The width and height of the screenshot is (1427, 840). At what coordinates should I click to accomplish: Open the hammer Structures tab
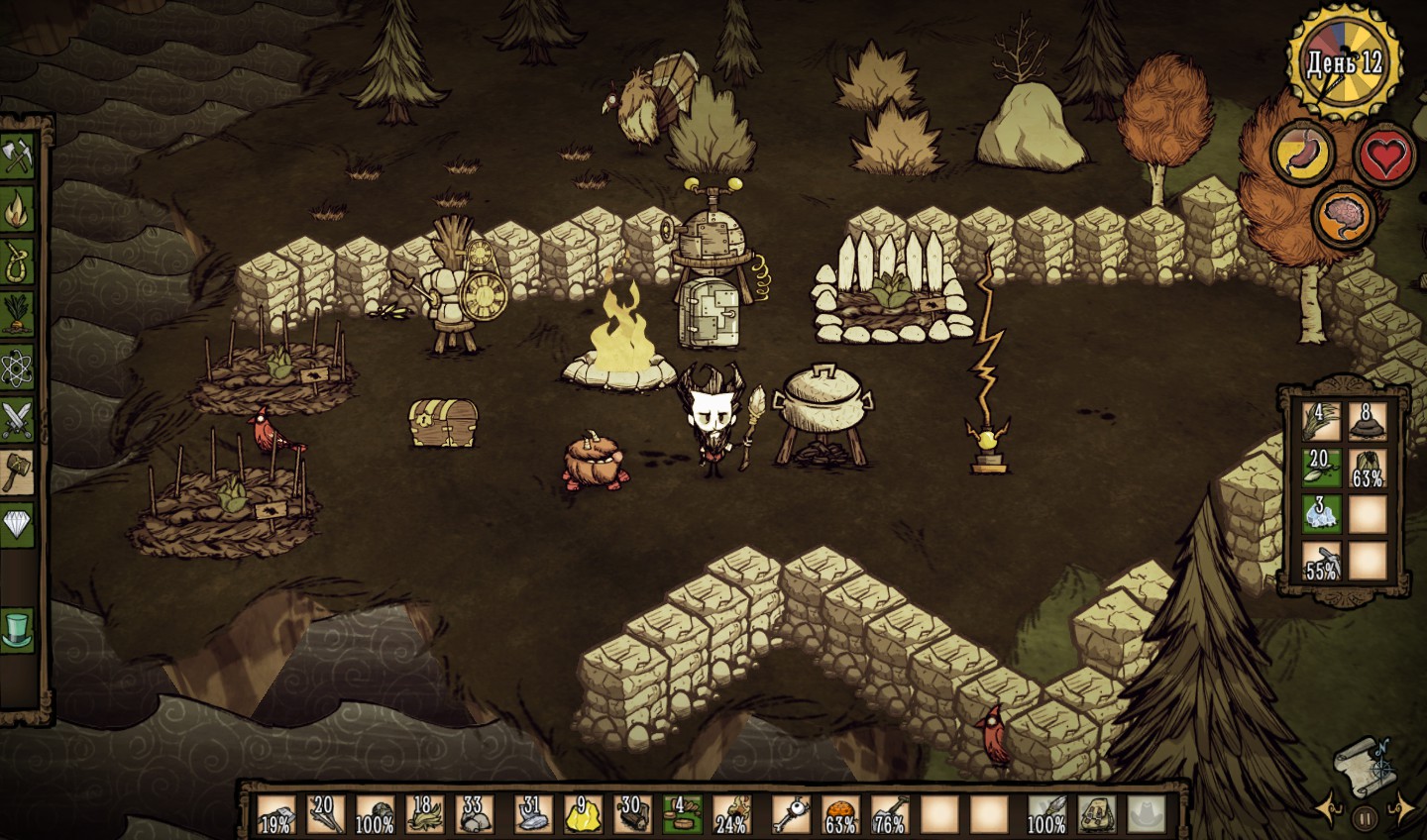click(x=19, y=472)
